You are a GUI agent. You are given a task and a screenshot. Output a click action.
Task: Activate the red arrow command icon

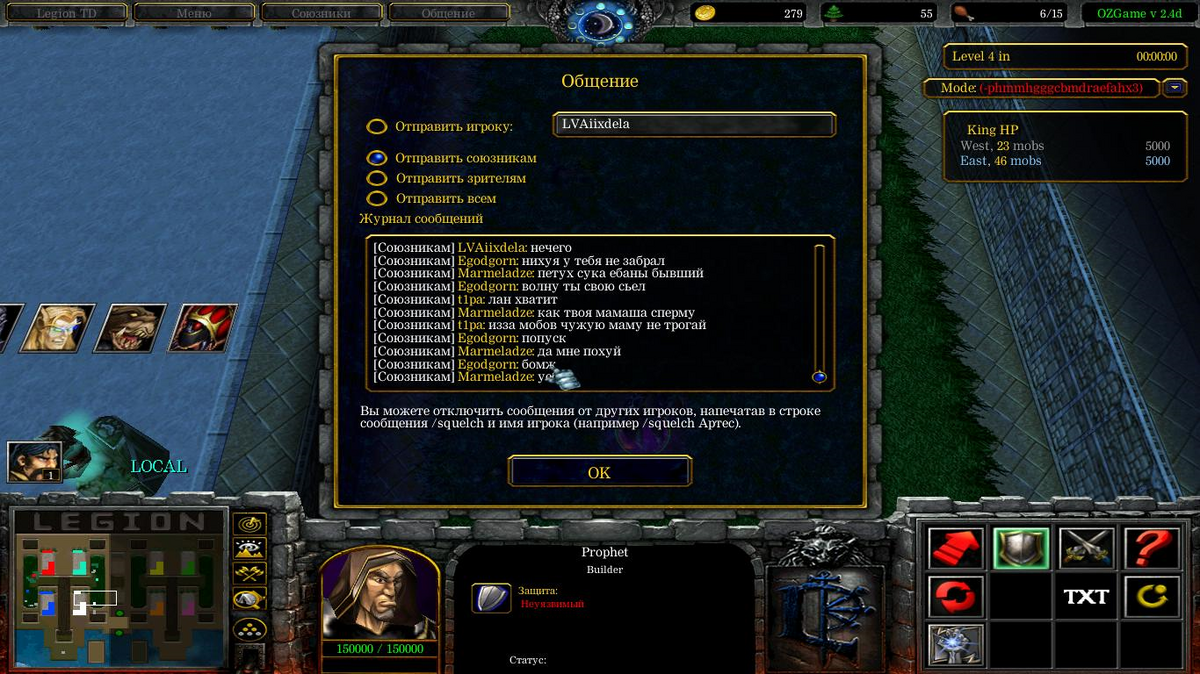(955, 548)
